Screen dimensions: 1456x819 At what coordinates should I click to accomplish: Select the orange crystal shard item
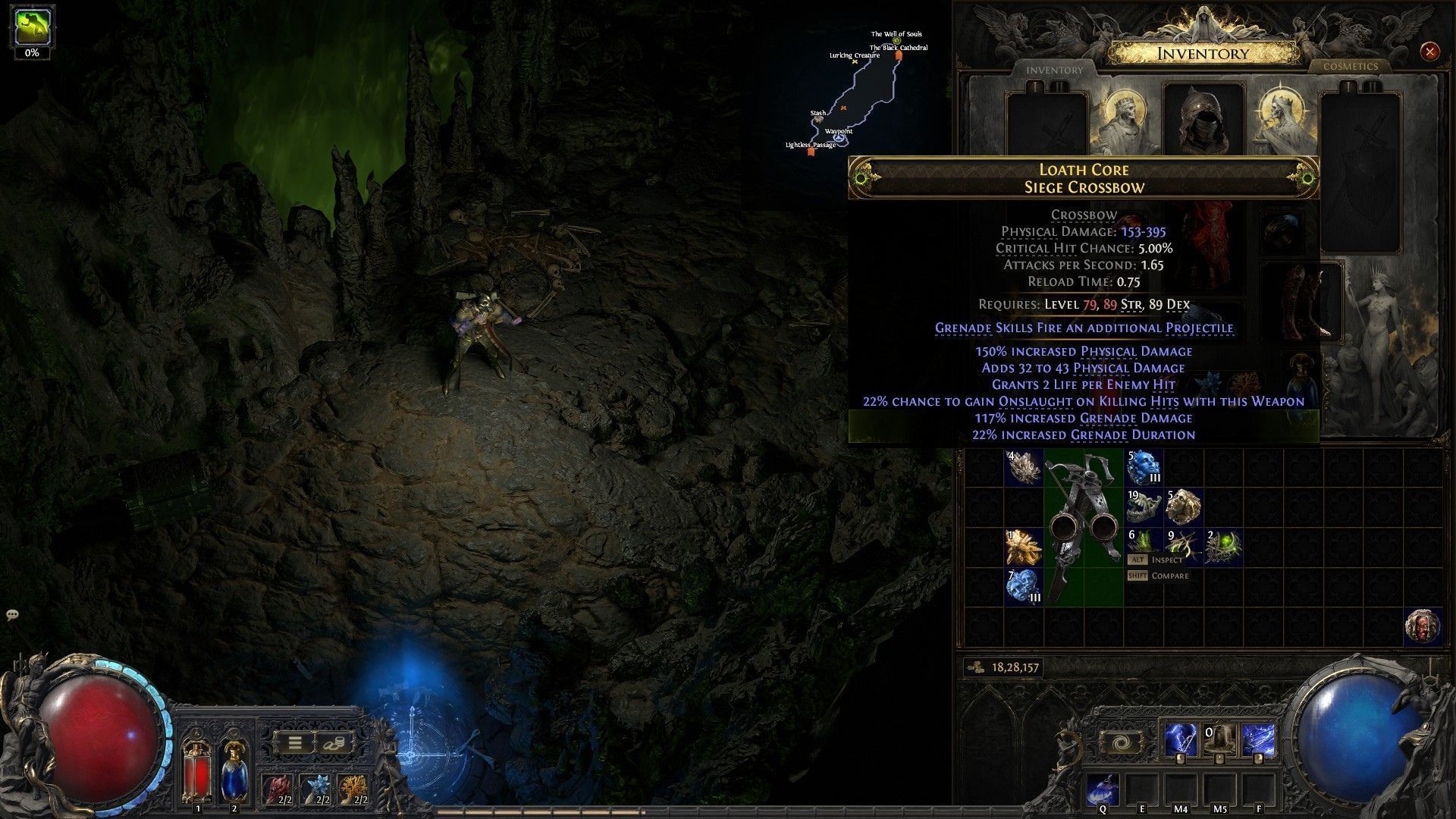[1023, 547]
